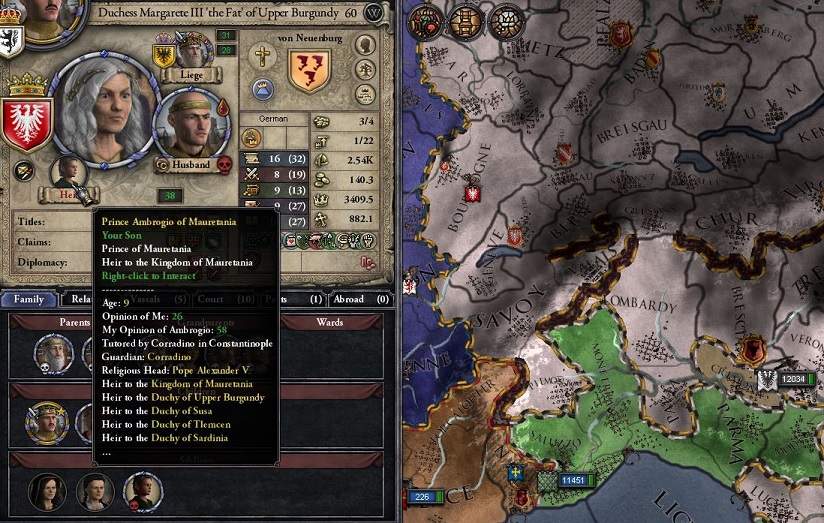Open the red eagle coat of arms
824x523 pixels.
(27, 121)
